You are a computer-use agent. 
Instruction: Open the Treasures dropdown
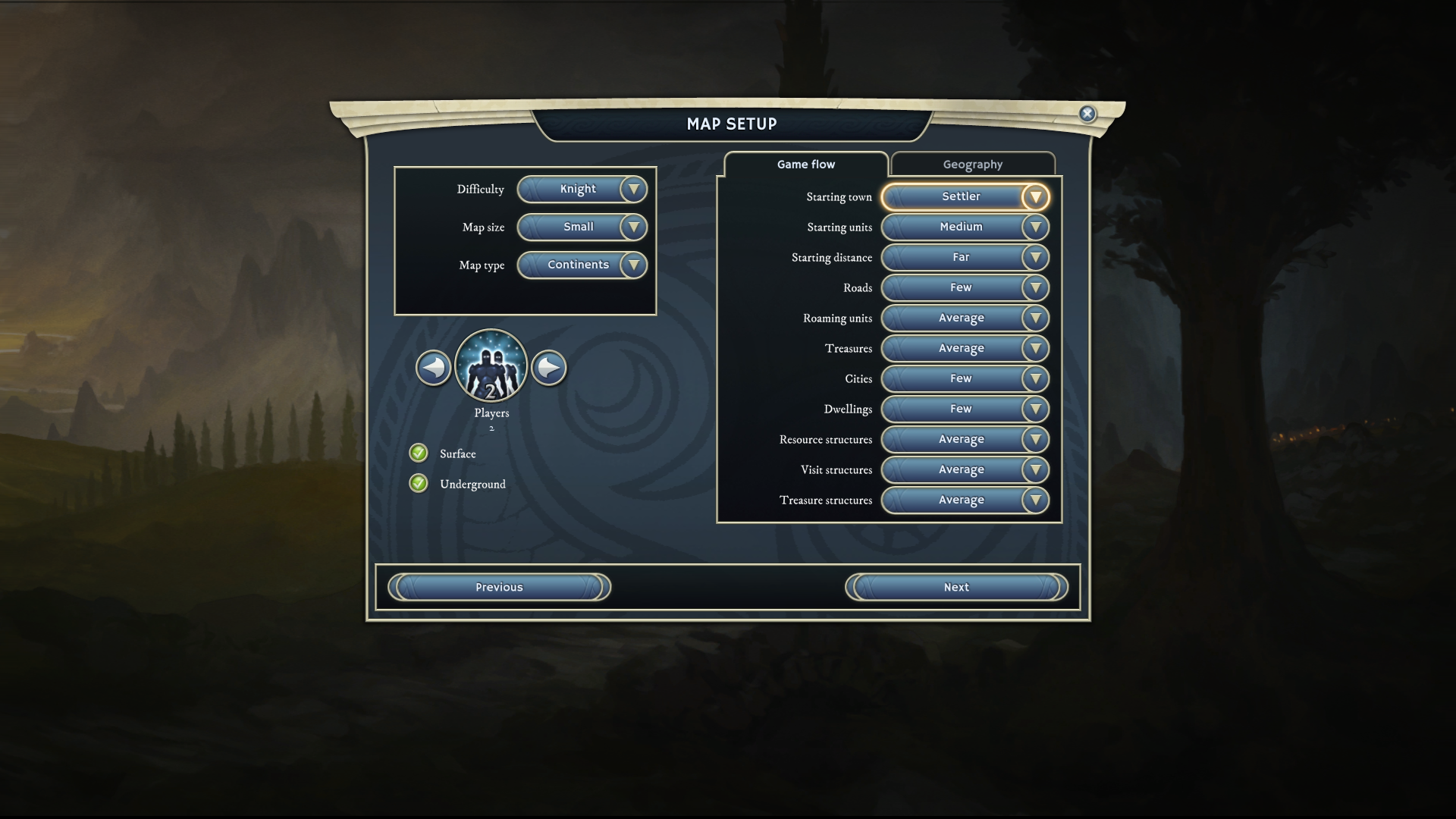[x=965, y=349]
